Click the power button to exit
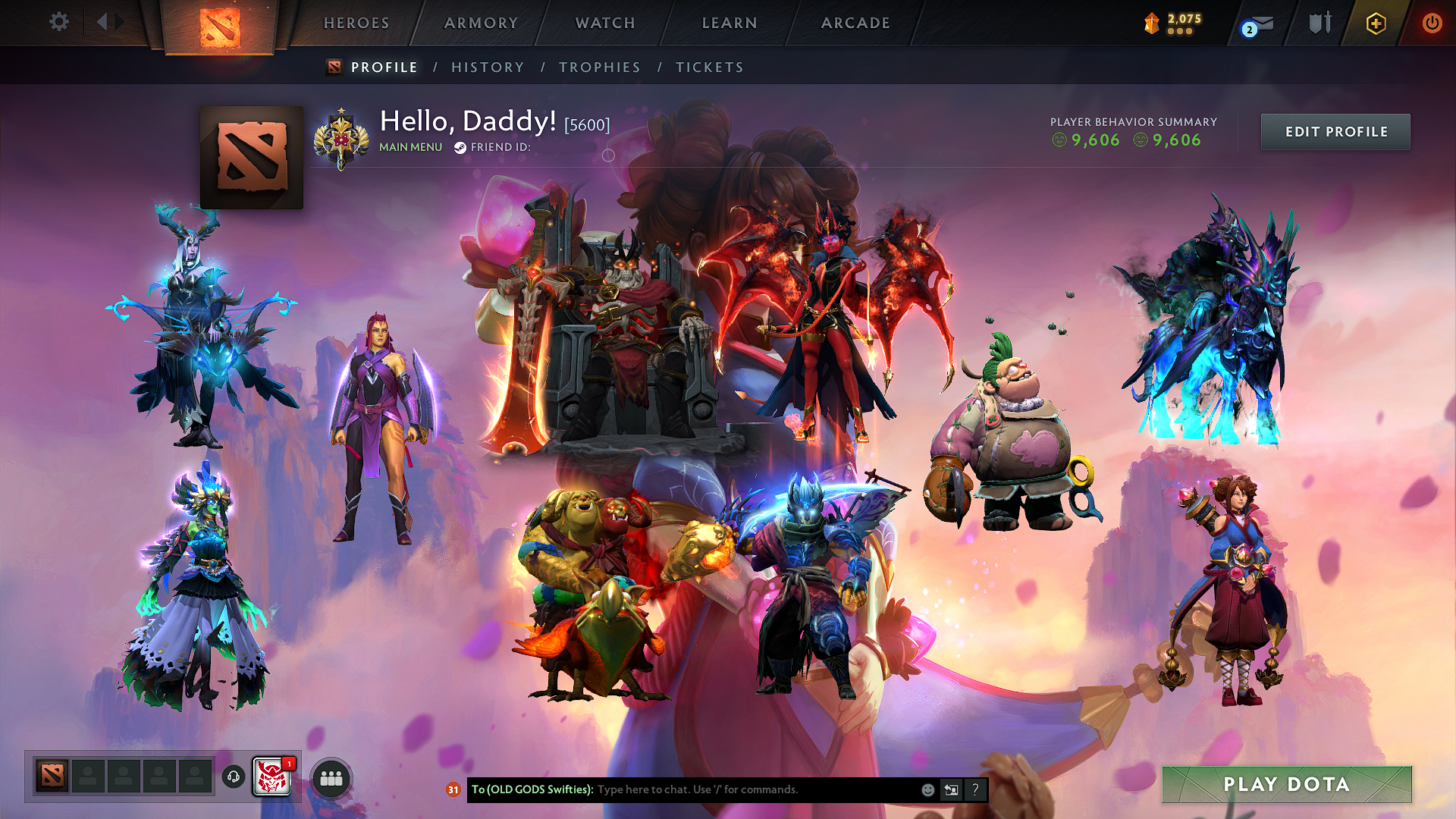The image size is (1456, 819). (1433, 23)
